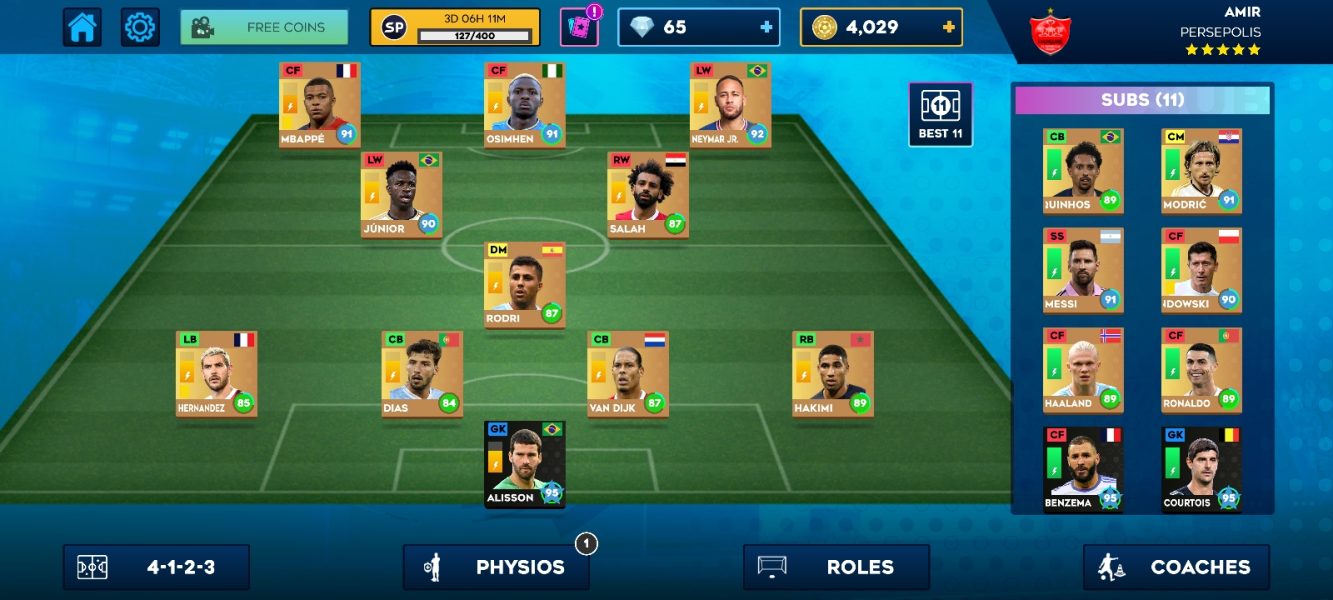Viewport: 1333px width, 600px height.
Task: Open the settings gear
Action: coord(140,27)
